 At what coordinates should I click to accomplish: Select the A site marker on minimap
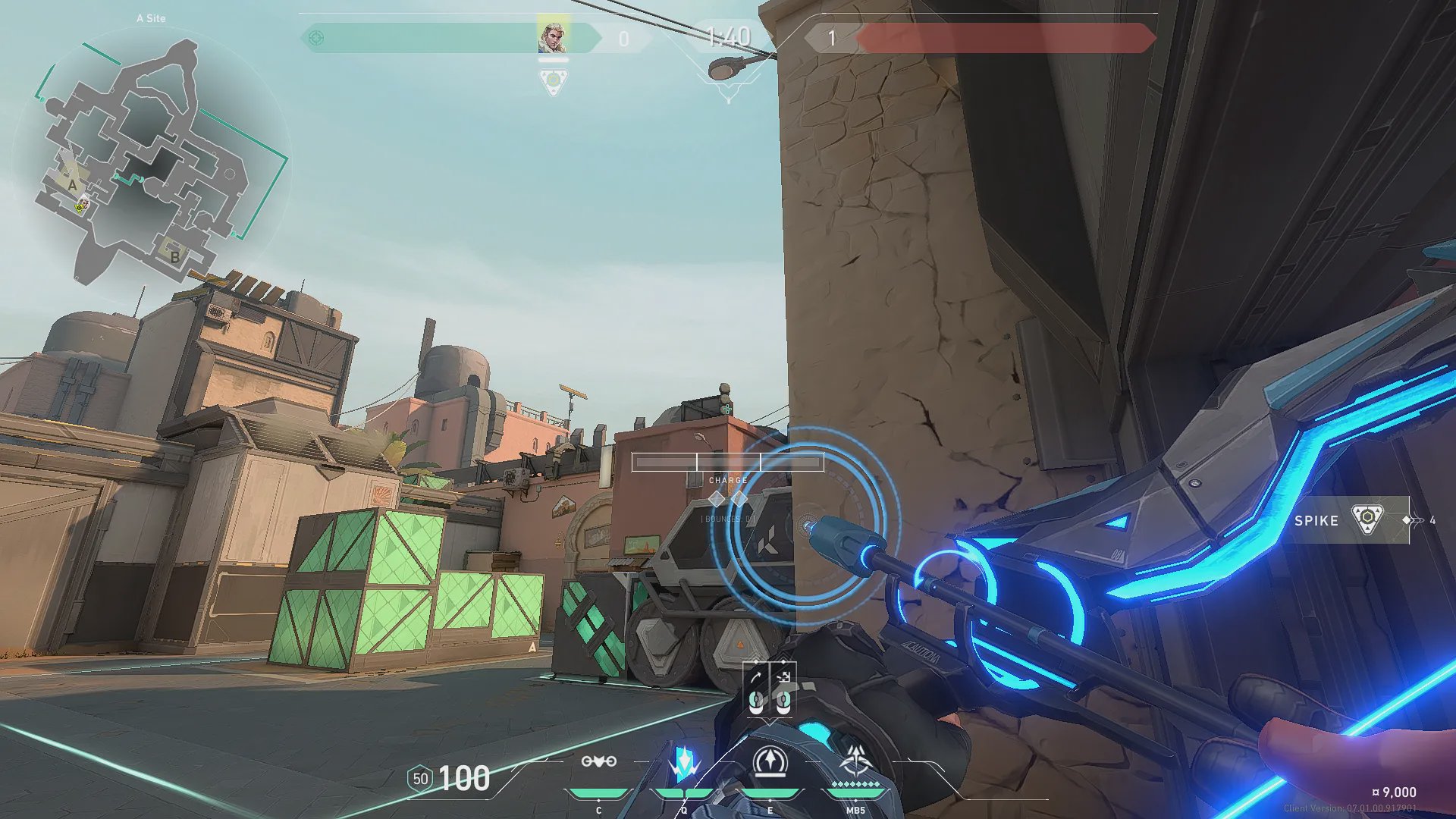tap(73, 184)
